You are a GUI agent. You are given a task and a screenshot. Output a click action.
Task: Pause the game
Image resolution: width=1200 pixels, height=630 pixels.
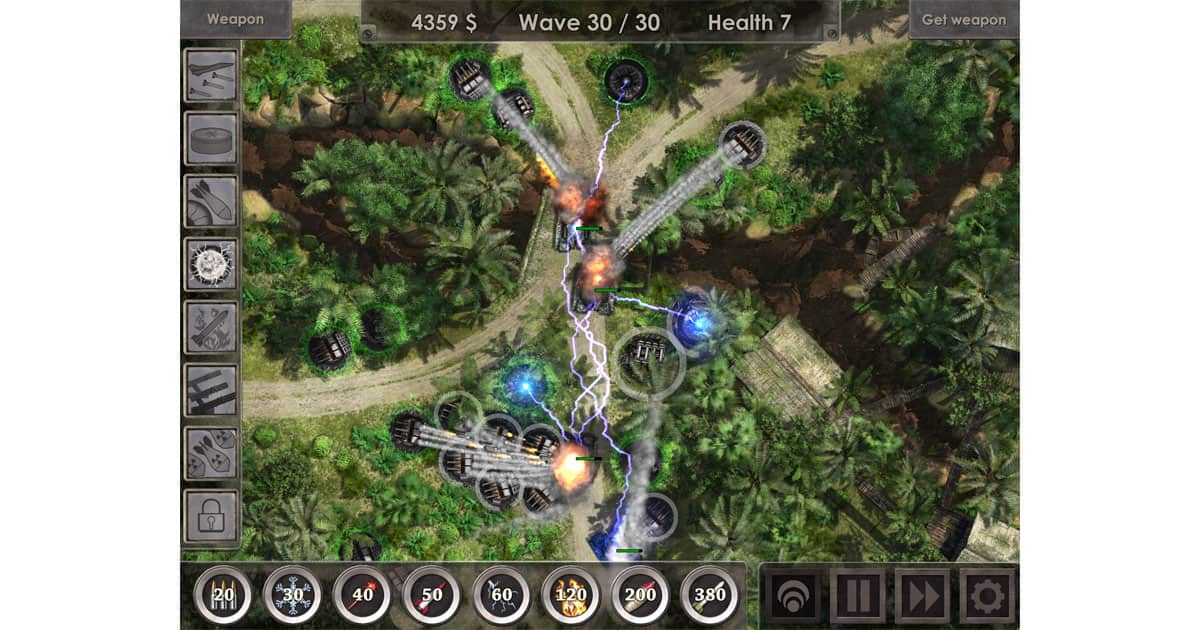point(857,596)
